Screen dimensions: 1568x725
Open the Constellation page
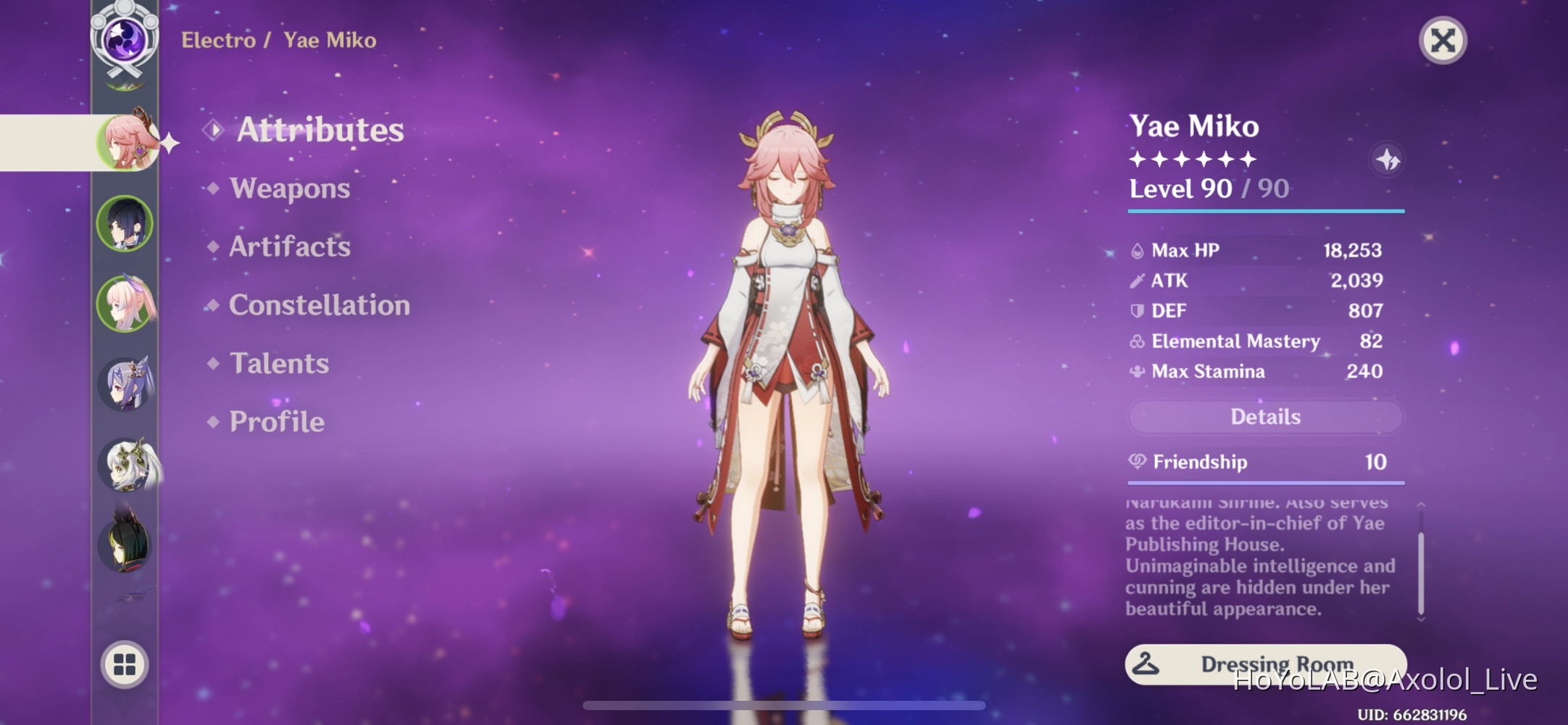tap(317, 305)
